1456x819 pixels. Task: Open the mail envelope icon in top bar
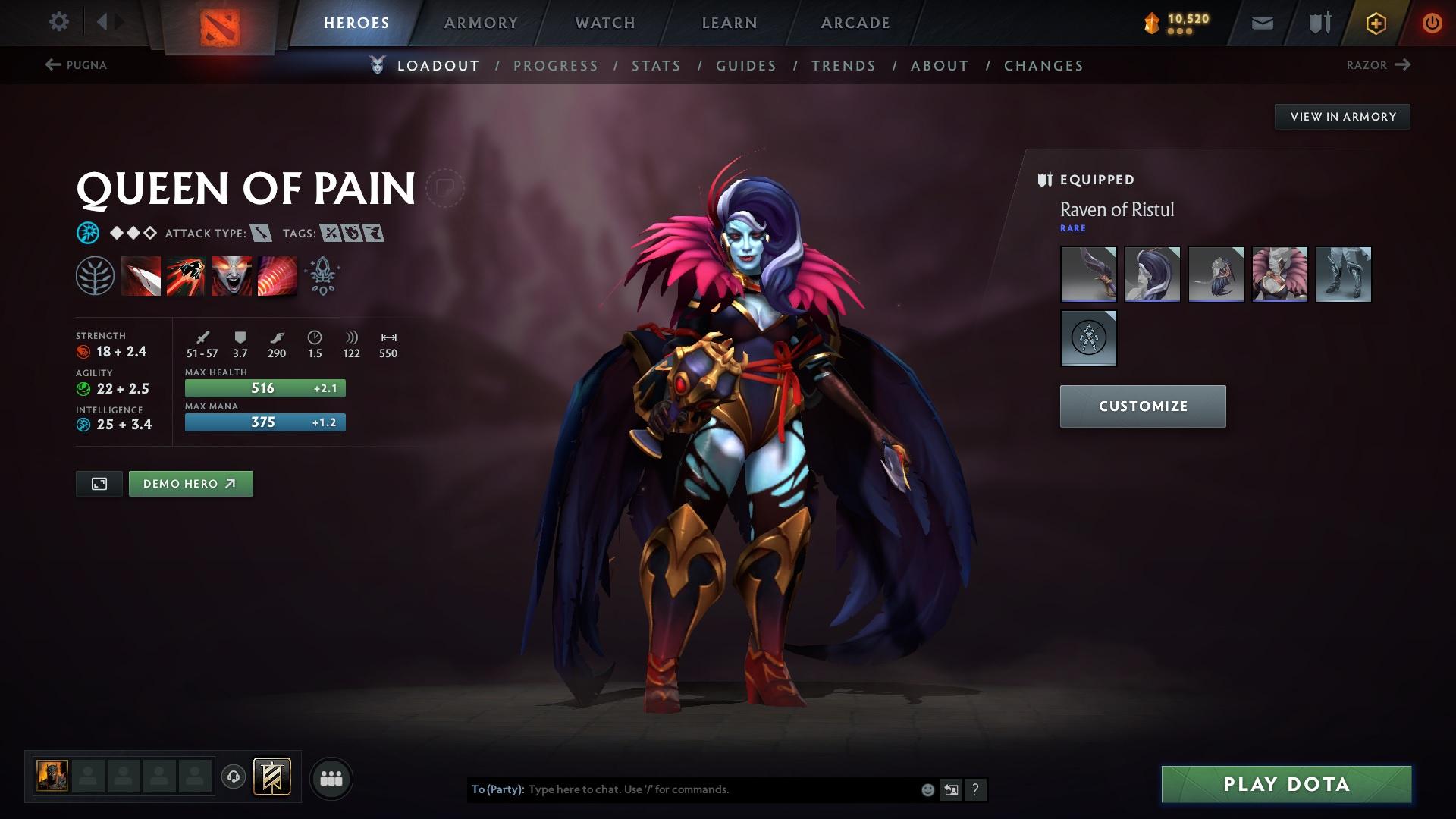click(1261, 23)
